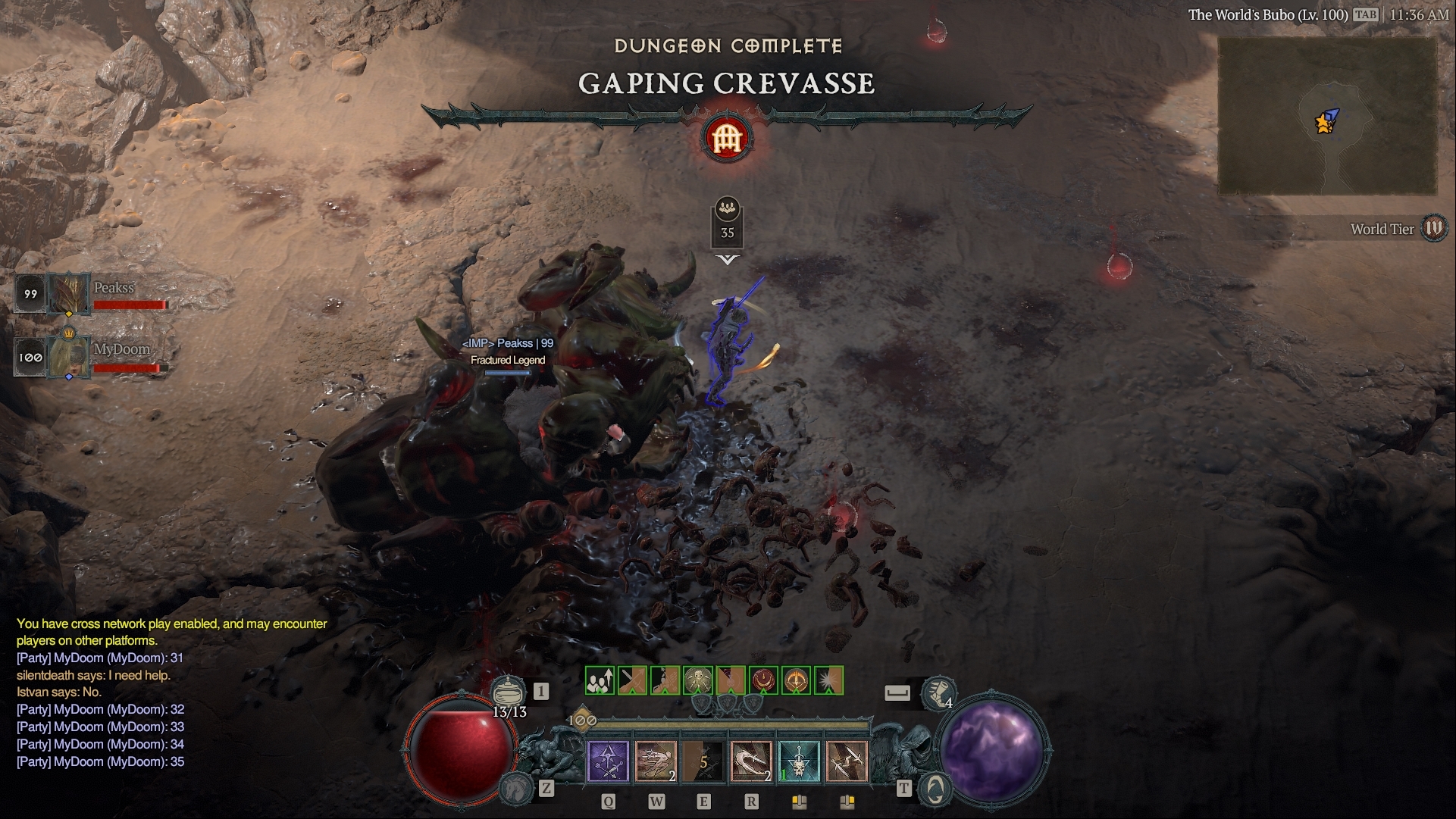Summon mount with the horse icon
Viewport: 1456px width, 819px height.
click(x=515, y=789)
